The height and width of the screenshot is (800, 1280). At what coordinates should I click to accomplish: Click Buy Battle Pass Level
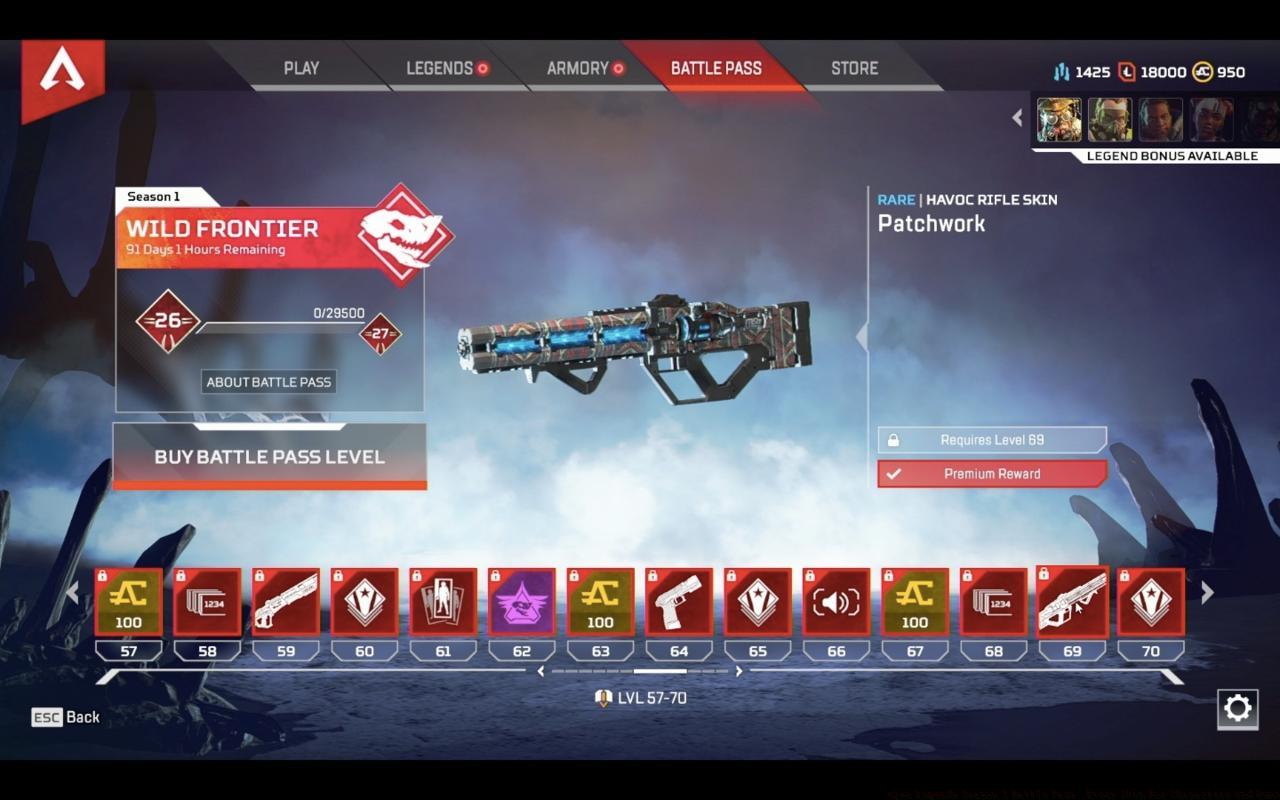click(x=269, y=457)
